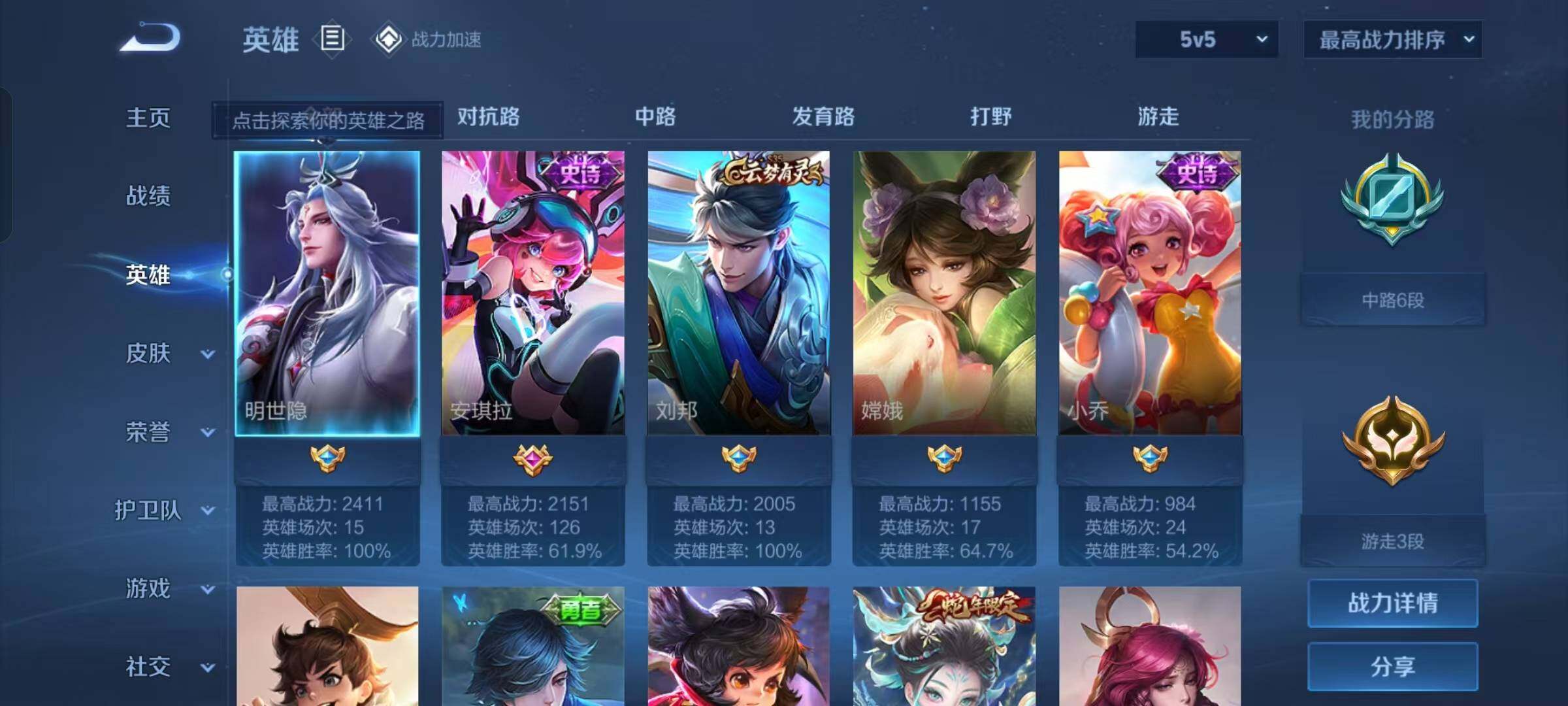Tap the 战力加速 button

click(428, 39)
